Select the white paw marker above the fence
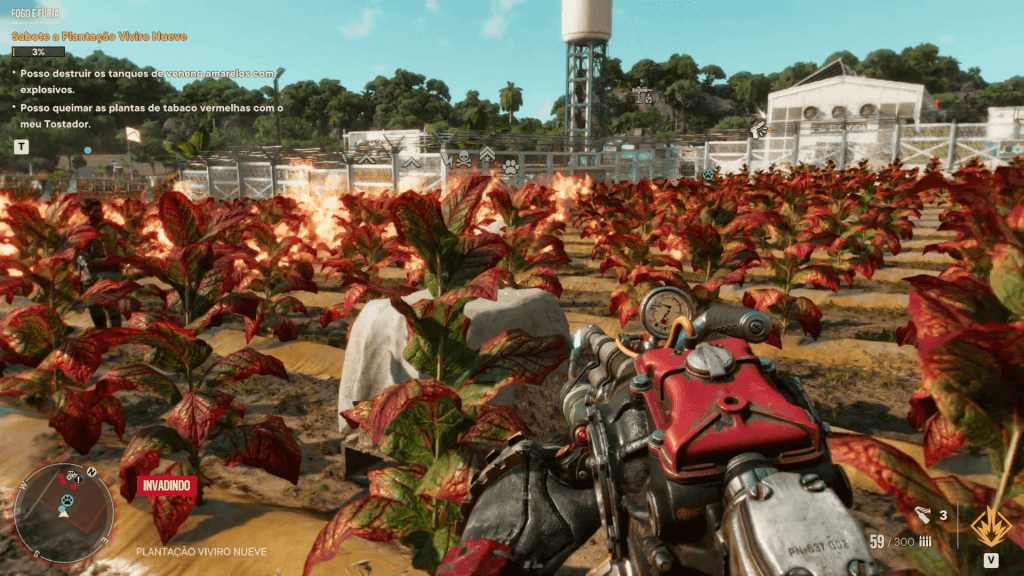Viewport: 1024px width, 576px height. pos(510,167)
